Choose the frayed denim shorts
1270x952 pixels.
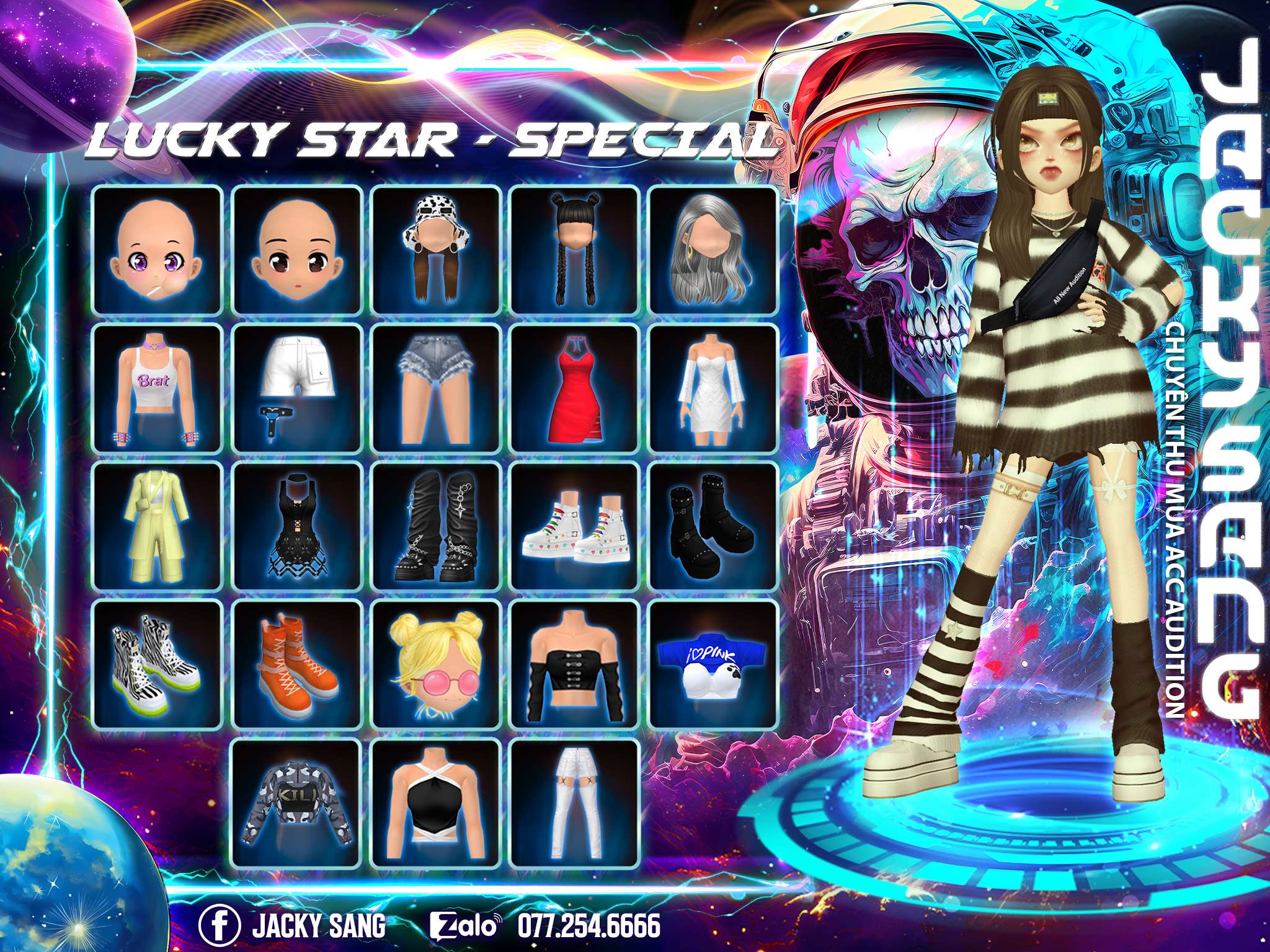(x=435, y=388)
